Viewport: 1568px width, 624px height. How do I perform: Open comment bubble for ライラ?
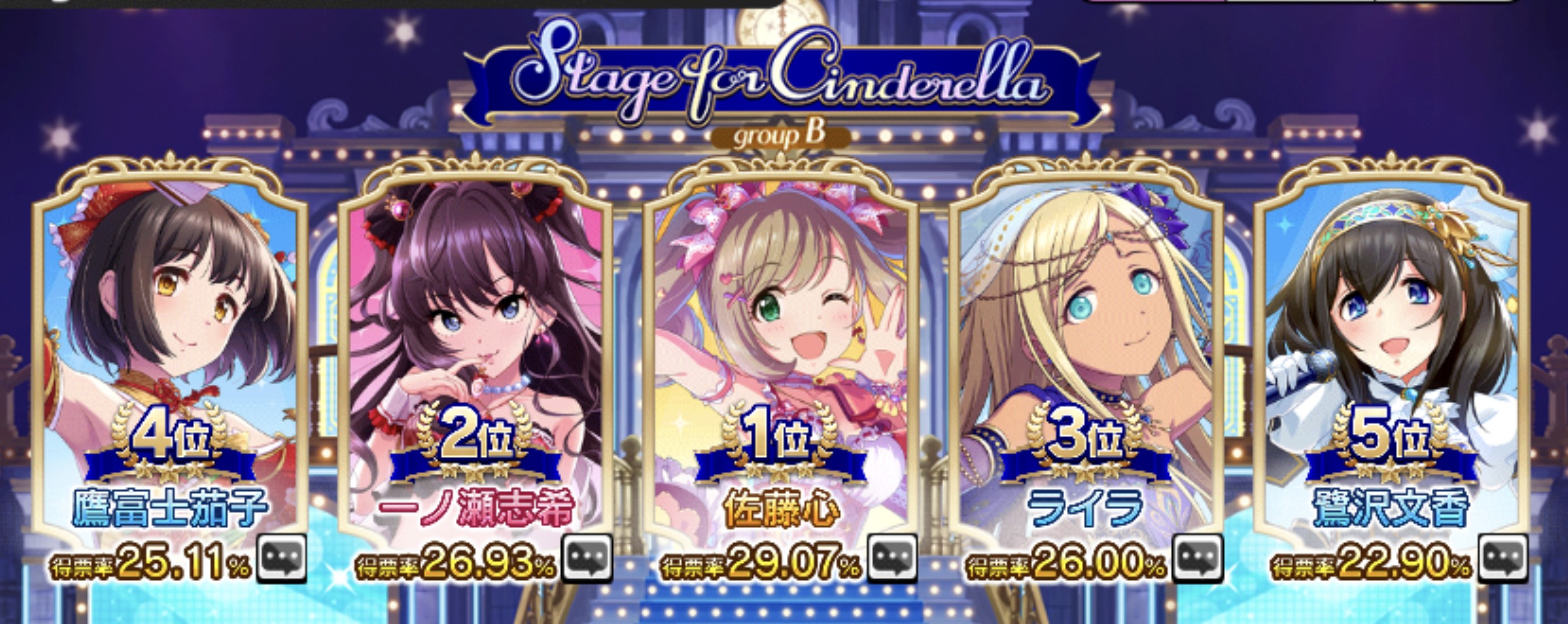pos(1197,558)
